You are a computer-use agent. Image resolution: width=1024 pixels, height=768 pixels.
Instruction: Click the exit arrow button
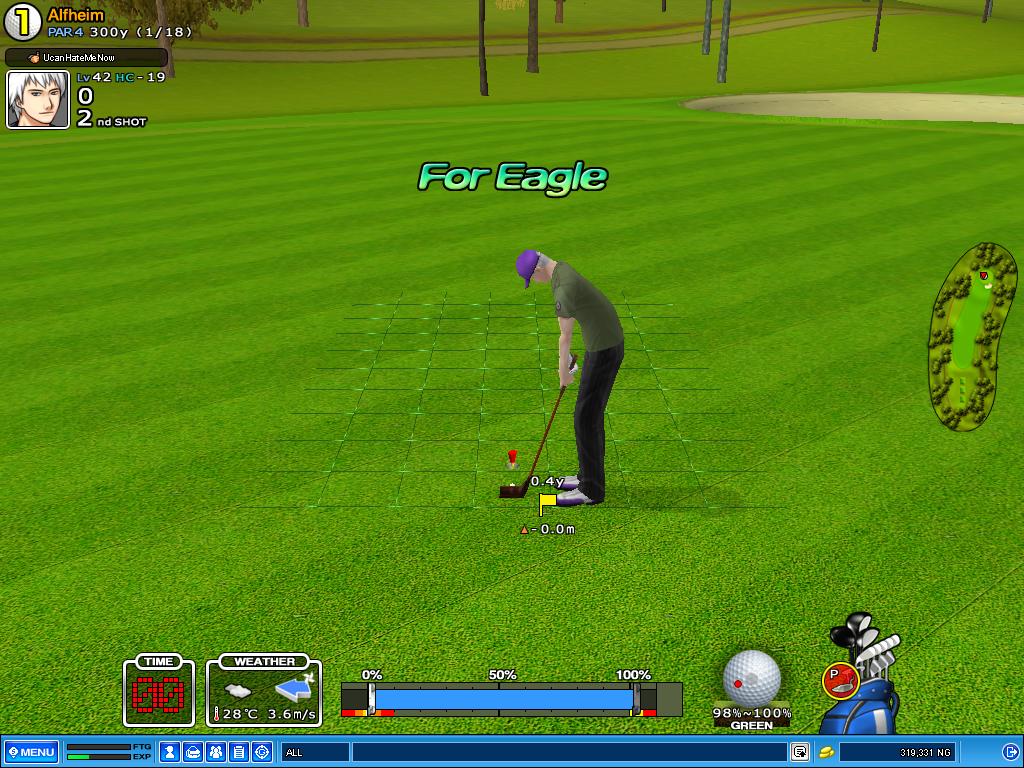point(1009,752)
